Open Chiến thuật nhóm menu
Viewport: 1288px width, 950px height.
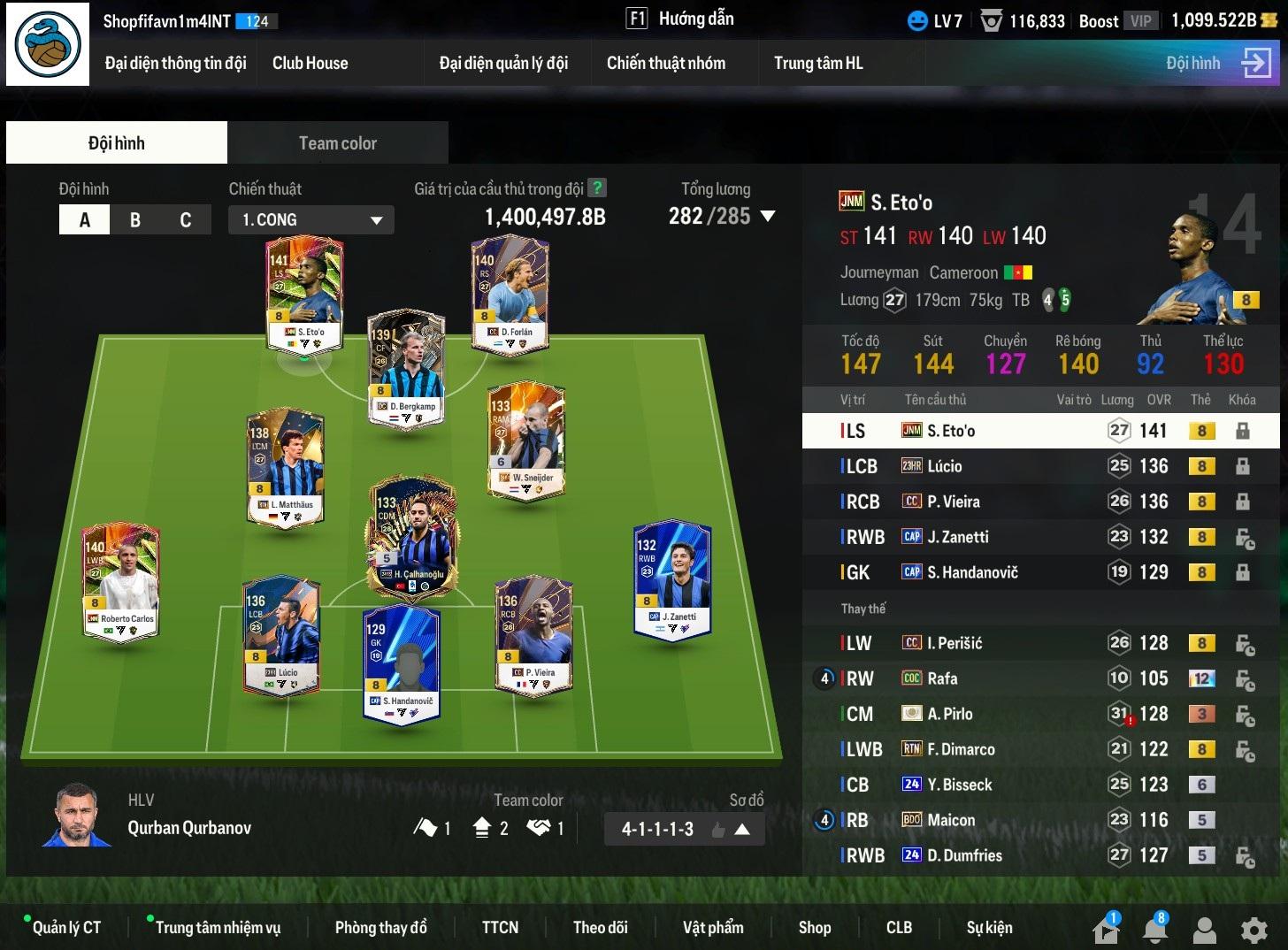665,64
